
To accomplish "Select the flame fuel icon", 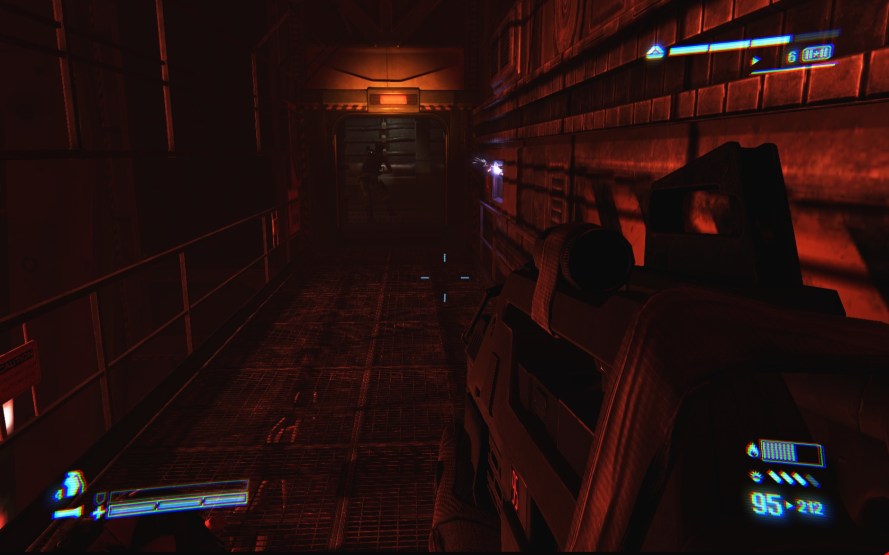I will [752, 450].
